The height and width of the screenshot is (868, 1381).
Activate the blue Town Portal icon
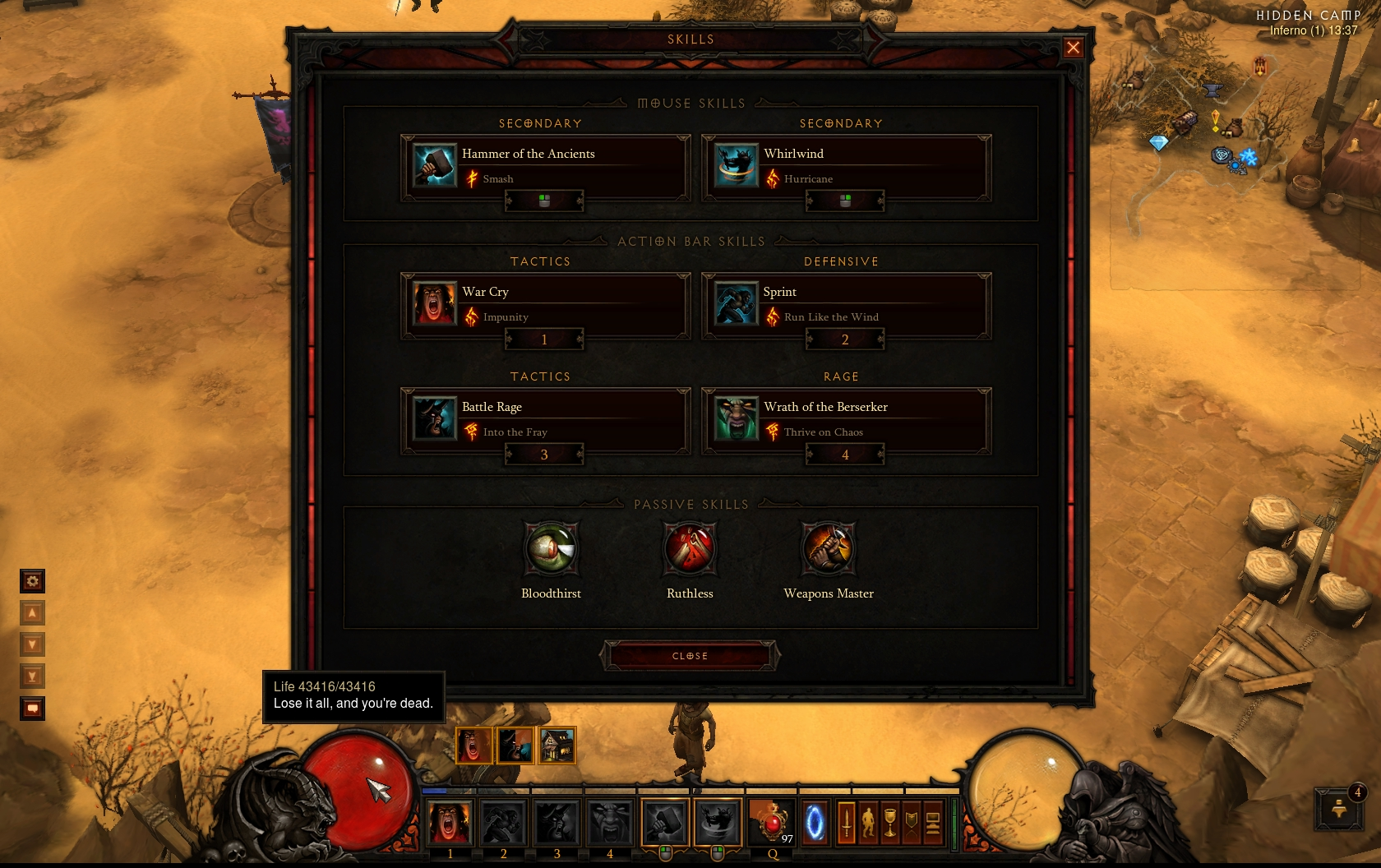[x=815, y=822]
